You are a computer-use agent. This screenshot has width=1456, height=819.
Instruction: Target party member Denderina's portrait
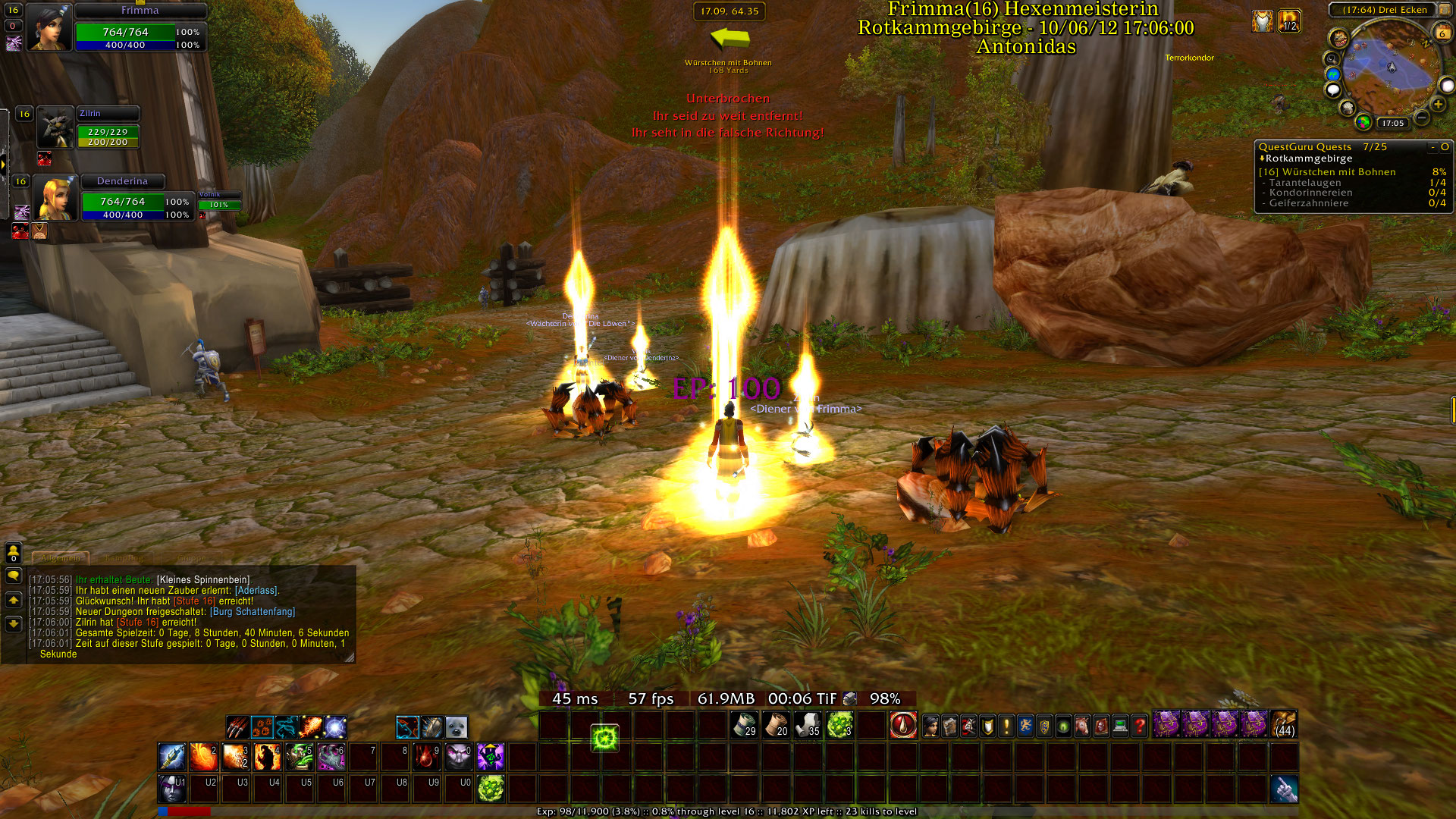click(57, 199)
